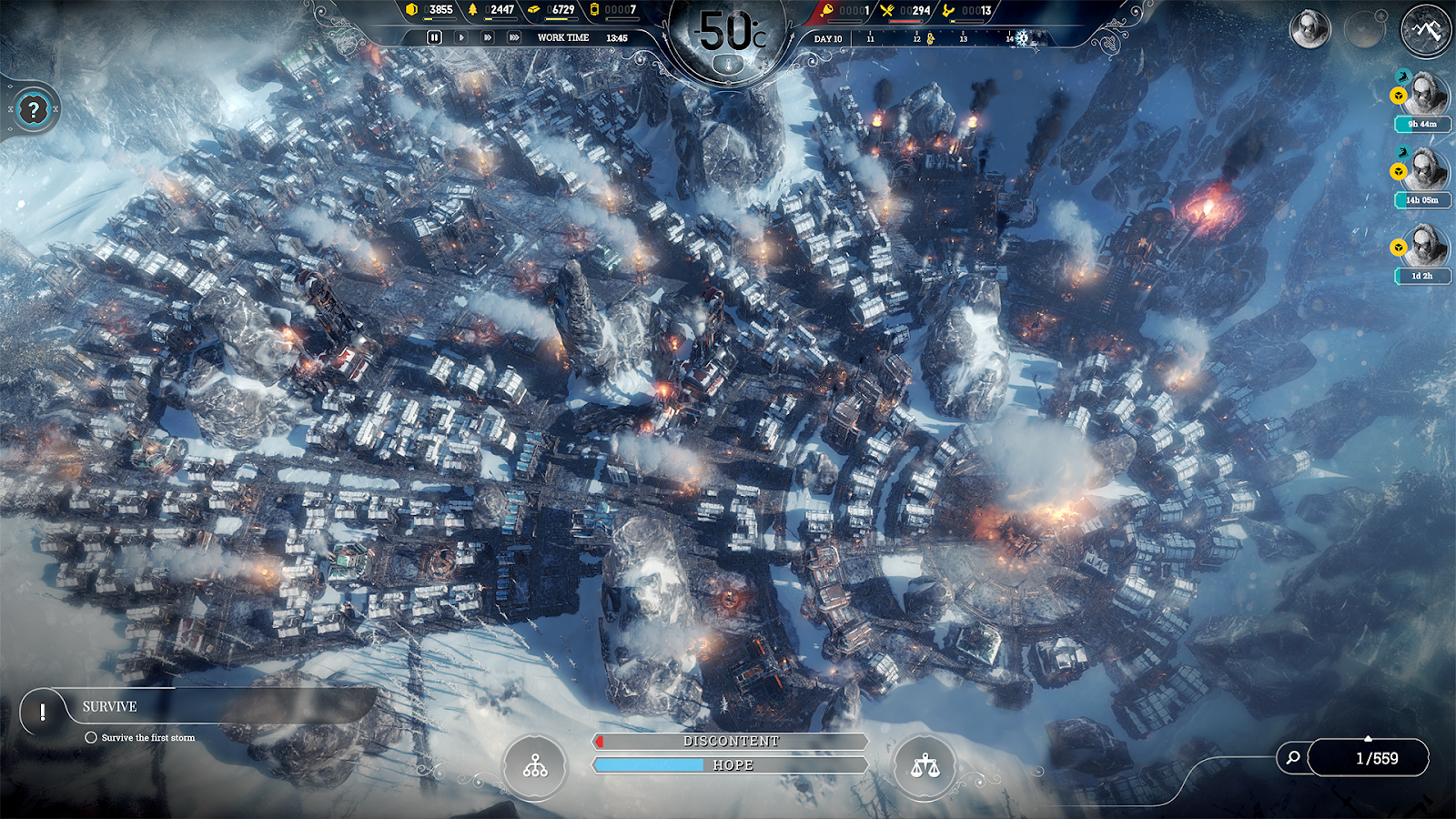Click the storm snowflake marker on the timeline
The height and width of the screenshot is (819, 1456).
(1024, 38)
